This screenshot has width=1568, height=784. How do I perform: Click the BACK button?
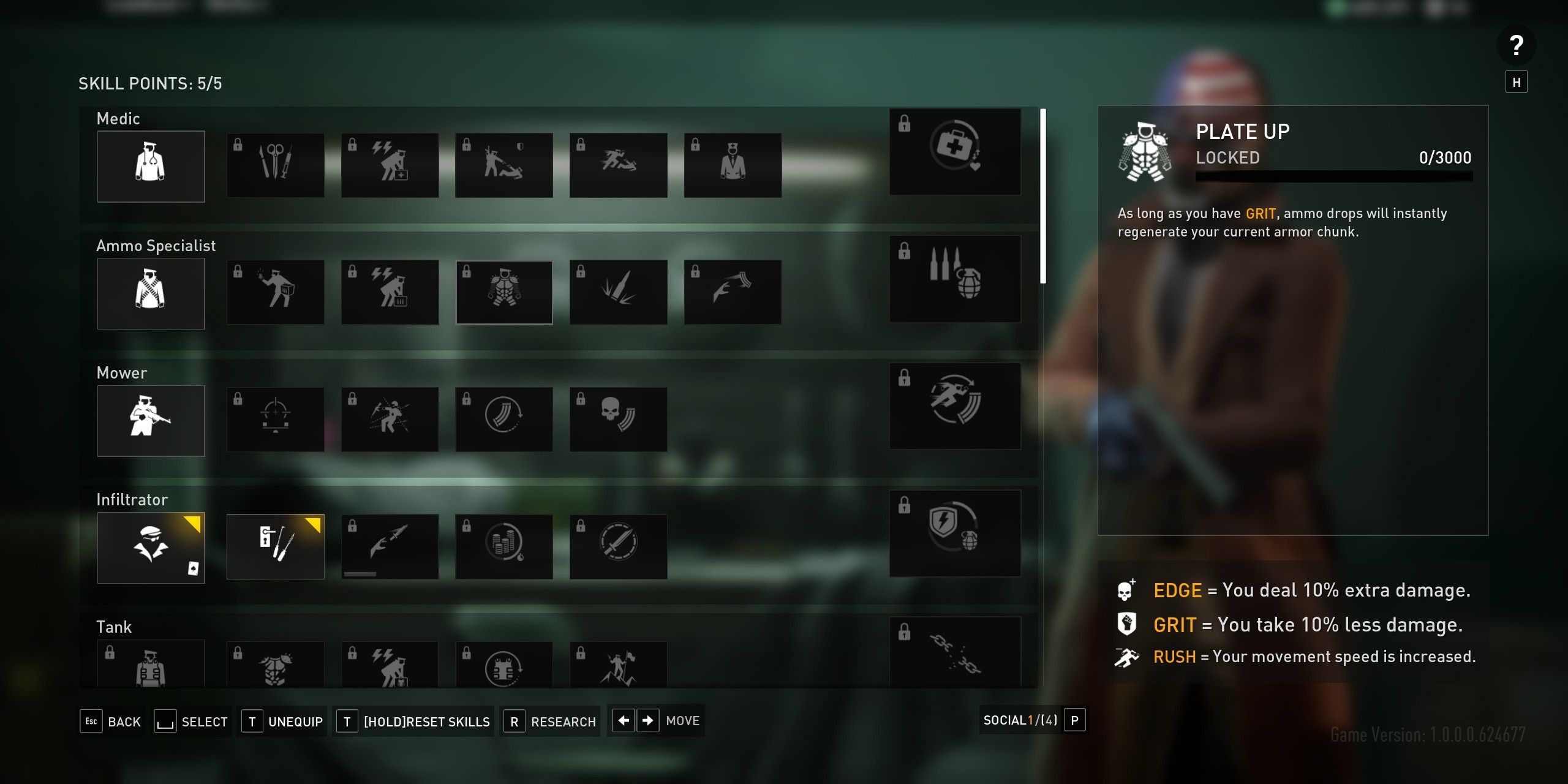click(x=124, y=722)
